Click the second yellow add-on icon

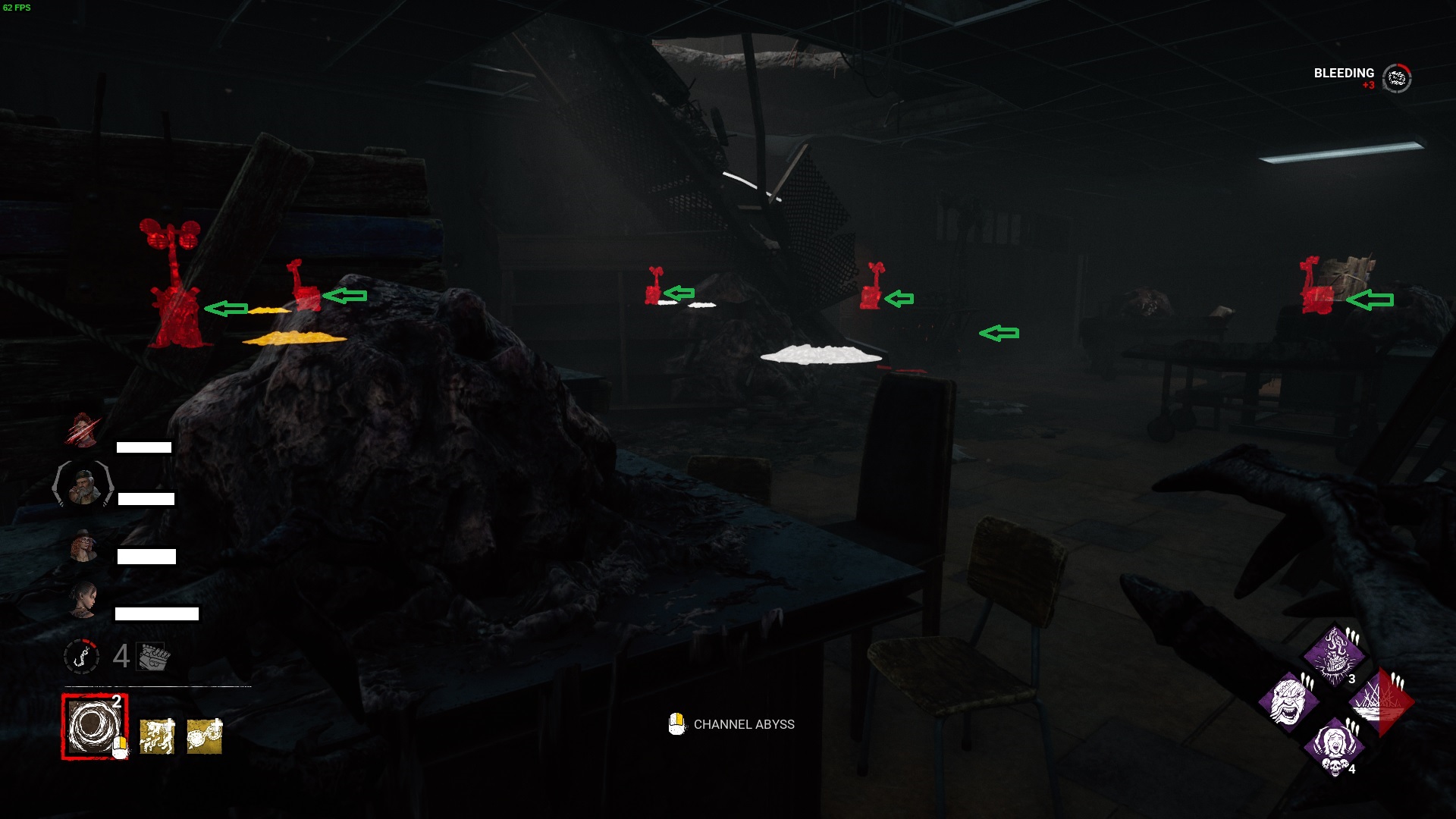pyautogui.click(x=203, y=737)
